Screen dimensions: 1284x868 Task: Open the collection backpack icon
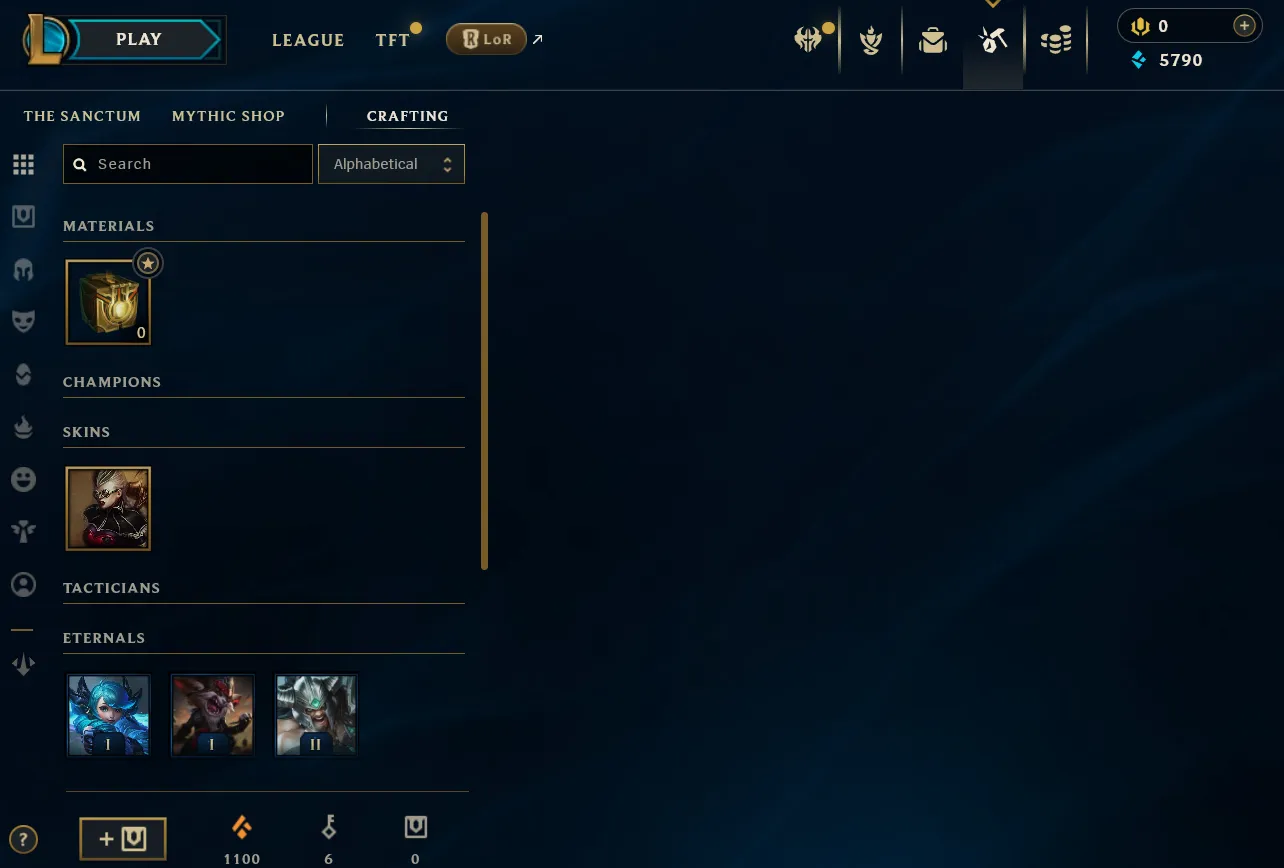(x=932, y=39)
